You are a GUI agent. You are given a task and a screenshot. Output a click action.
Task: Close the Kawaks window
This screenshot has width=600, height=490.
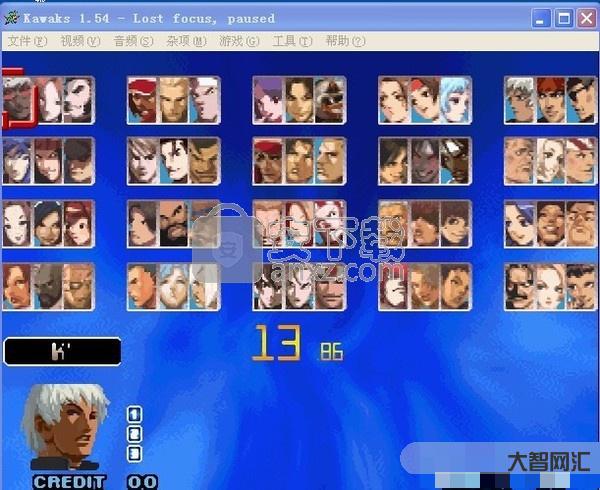click(x=586, y=18)
